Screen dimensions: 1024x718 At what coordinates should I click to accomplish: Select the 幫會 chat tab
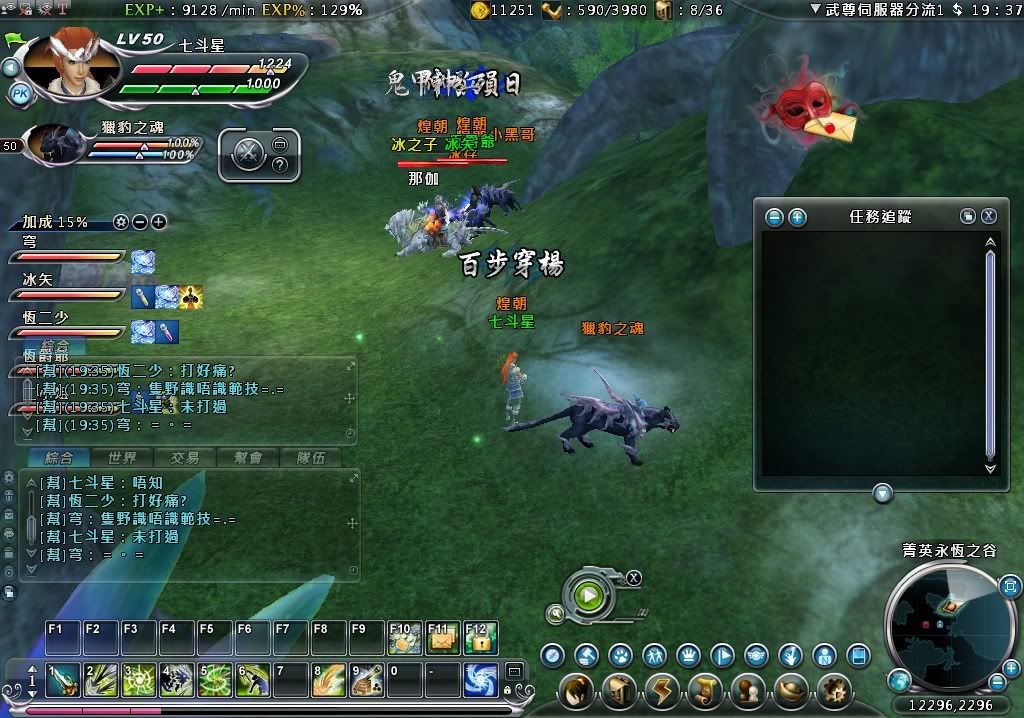pos(247,458)
